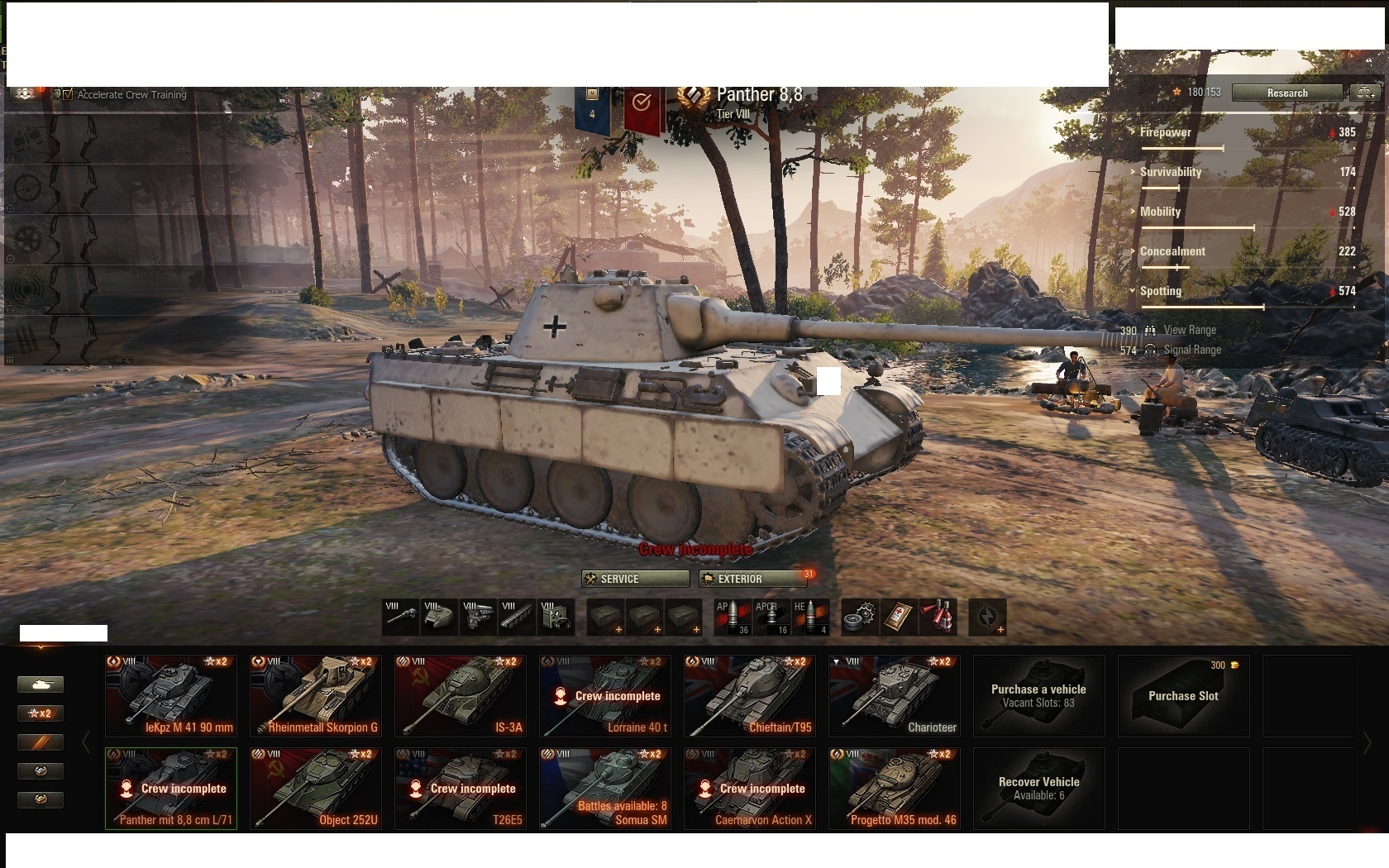Toggle the Accelerate Crew Training checkbox
Viewport: 1389px width, 868px height.
(x=66, y=94)
